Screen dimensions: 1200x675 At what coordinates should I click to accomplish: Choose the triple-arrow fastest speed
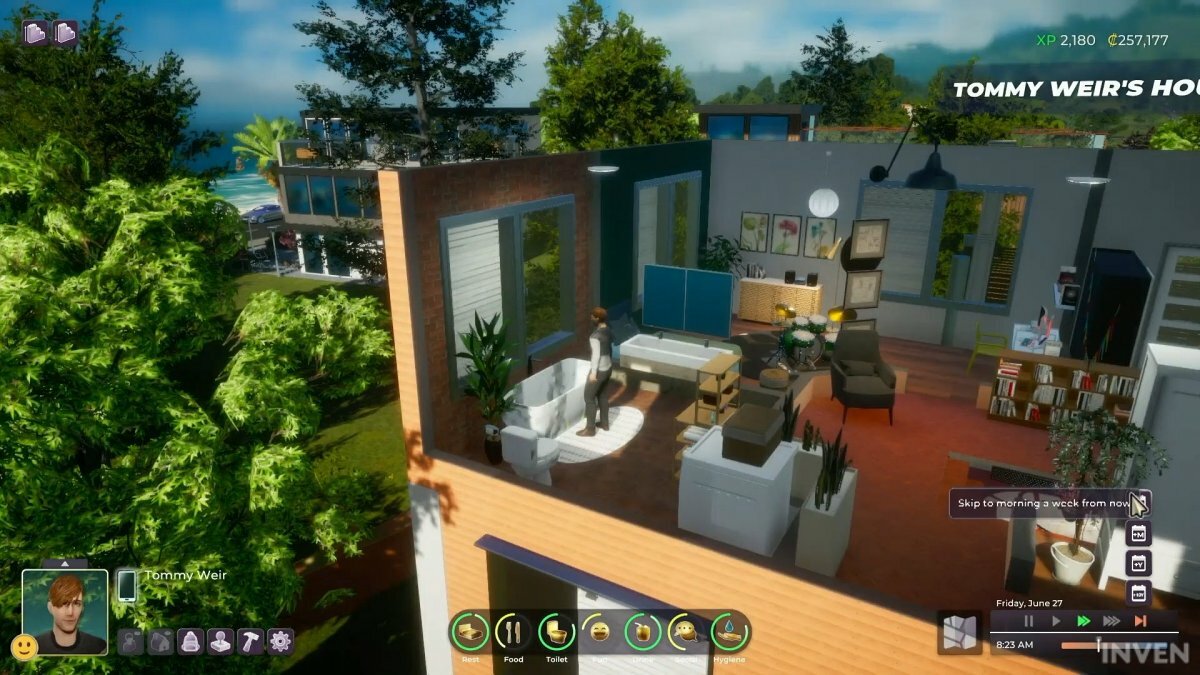click(x=1111, y=621)
